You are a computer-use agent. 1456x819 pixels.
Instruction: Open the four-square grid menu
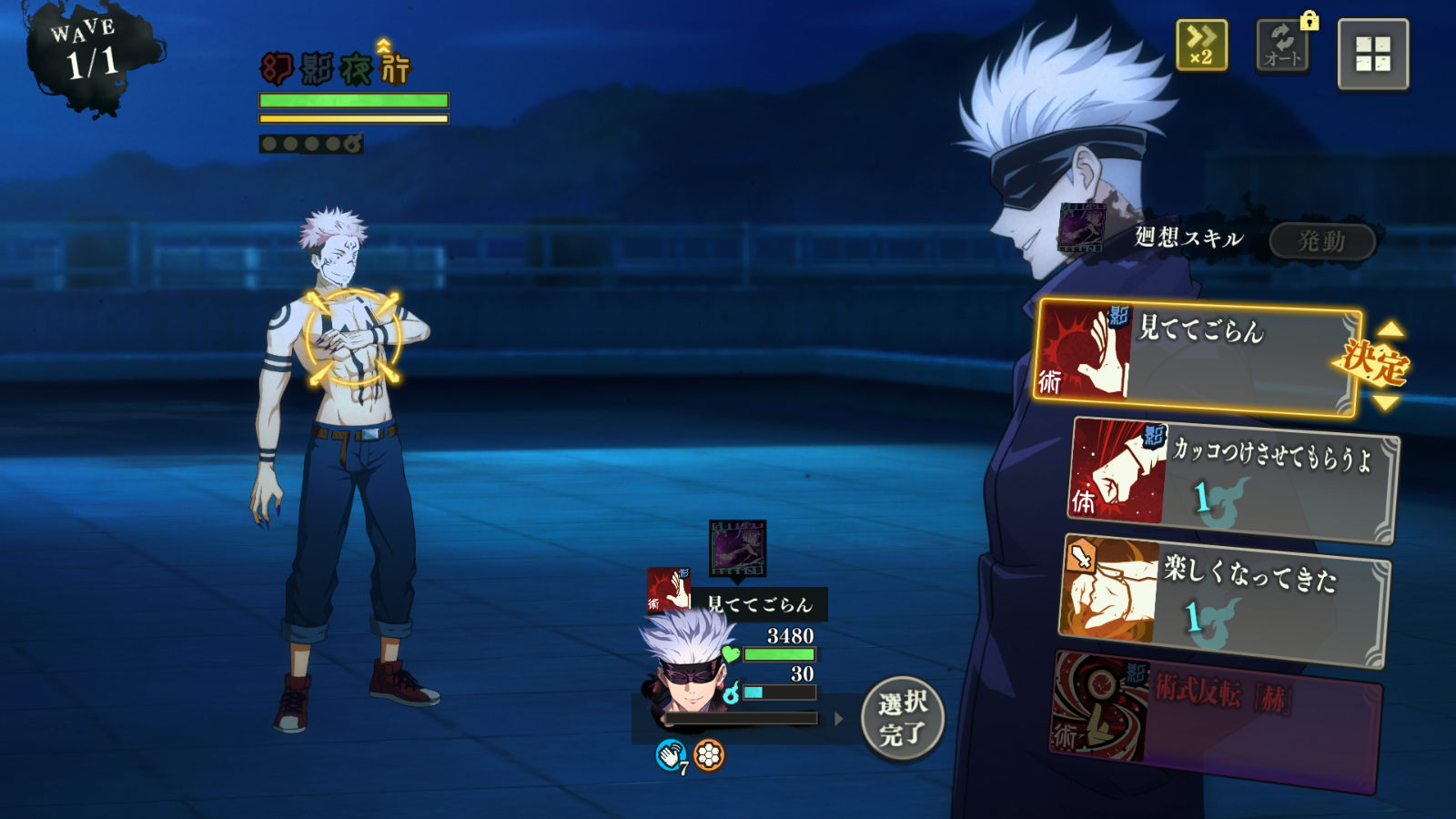pyautogui.click(x=1372, y=54)
